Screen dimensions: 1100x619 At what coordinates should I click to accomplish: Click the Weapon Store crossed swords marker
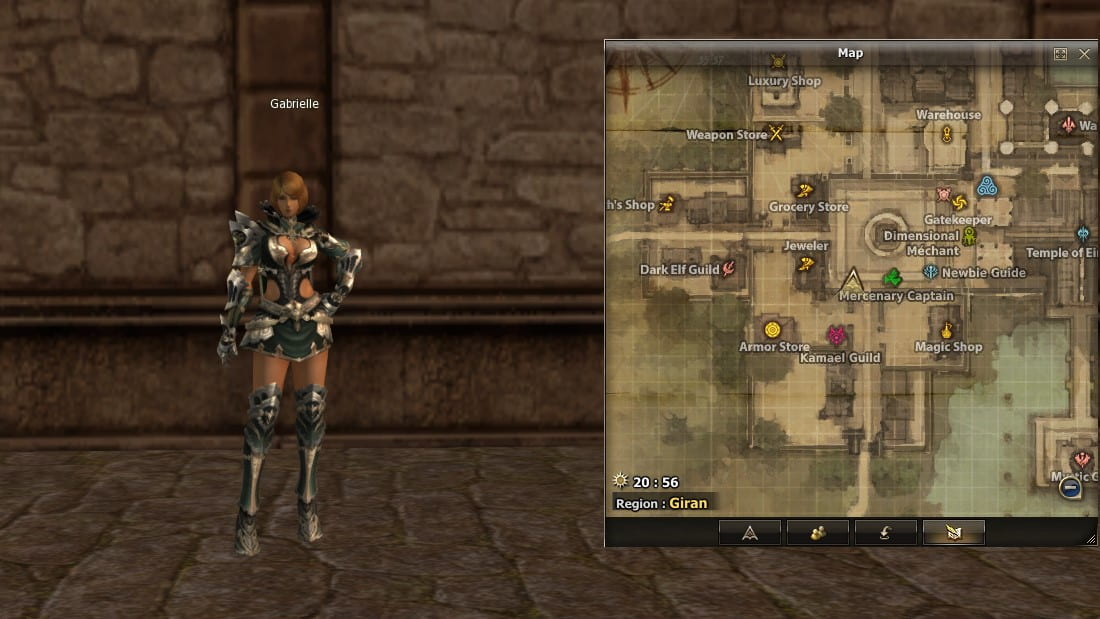(776, 132)
